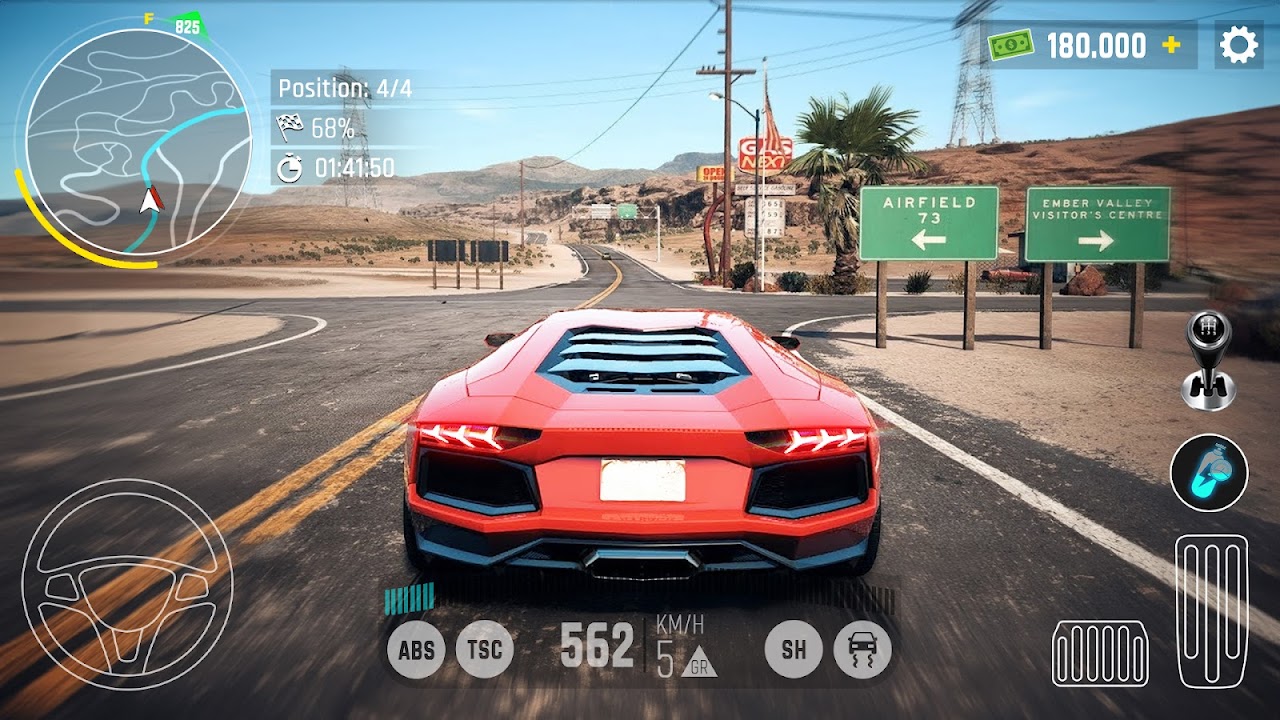Image resolution: width=1280 pixels, height=720 pixels.
Task: Toggle the TSC traction control button
Action: (x=485, y=650)
